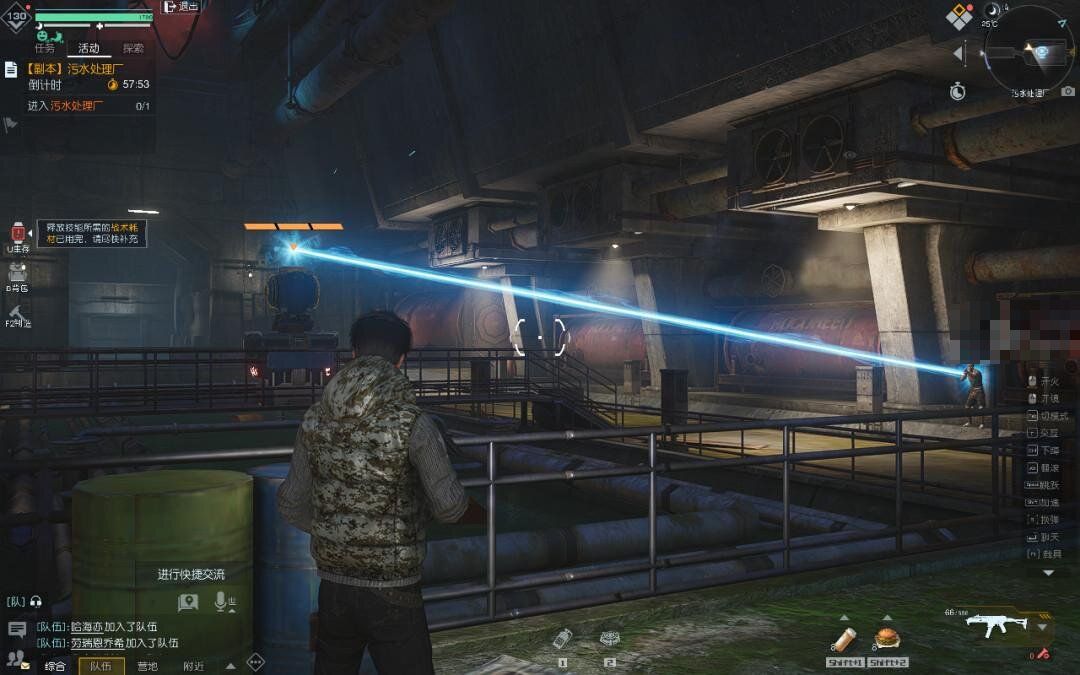Open the 污水处理厂 dungeon objective entry
This screenshot has height=675, width=1080.
(89, 69)
